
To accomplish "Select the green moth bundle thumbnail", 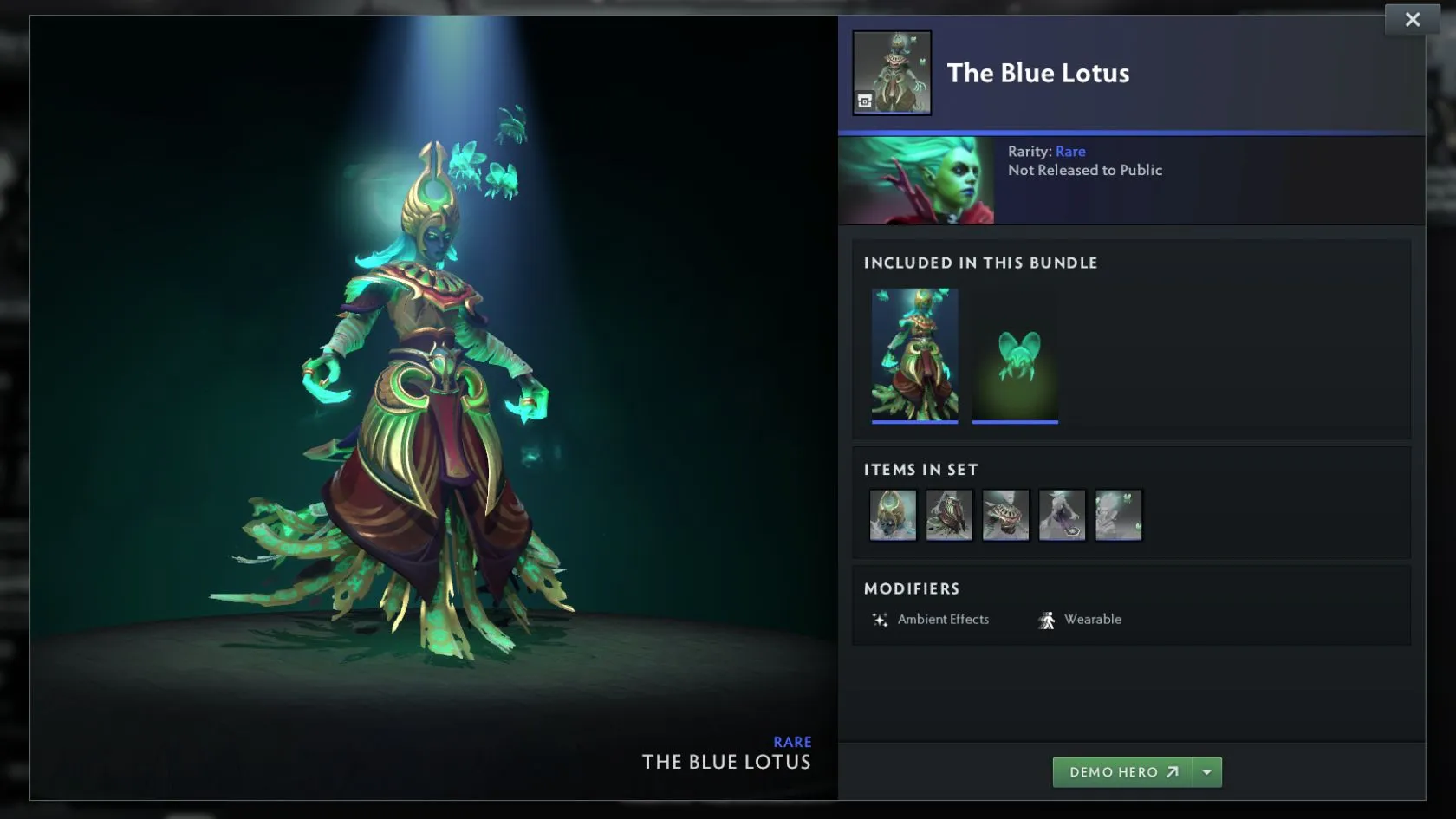I will click(1015, 354).
